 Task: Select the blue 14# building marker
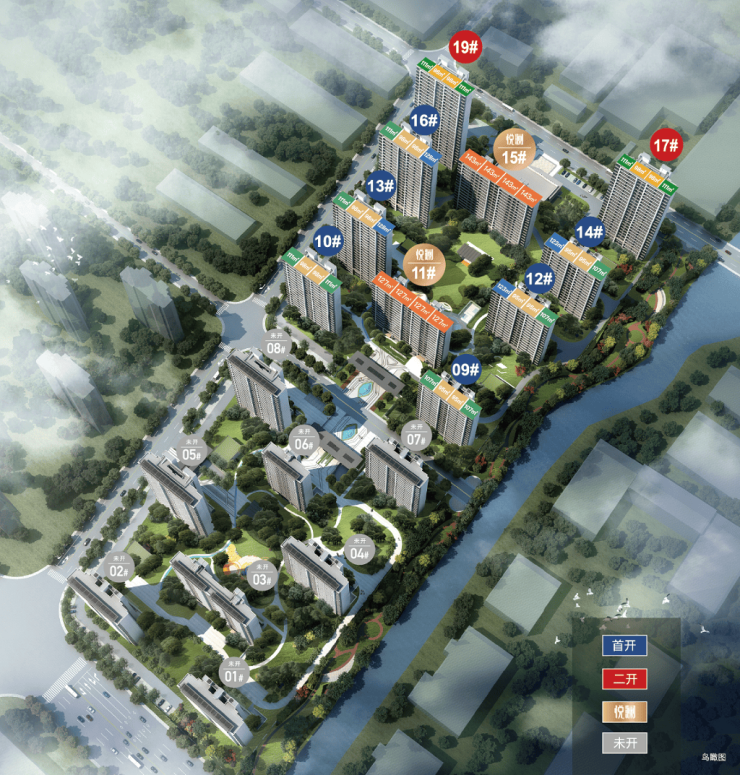[589, 232]
